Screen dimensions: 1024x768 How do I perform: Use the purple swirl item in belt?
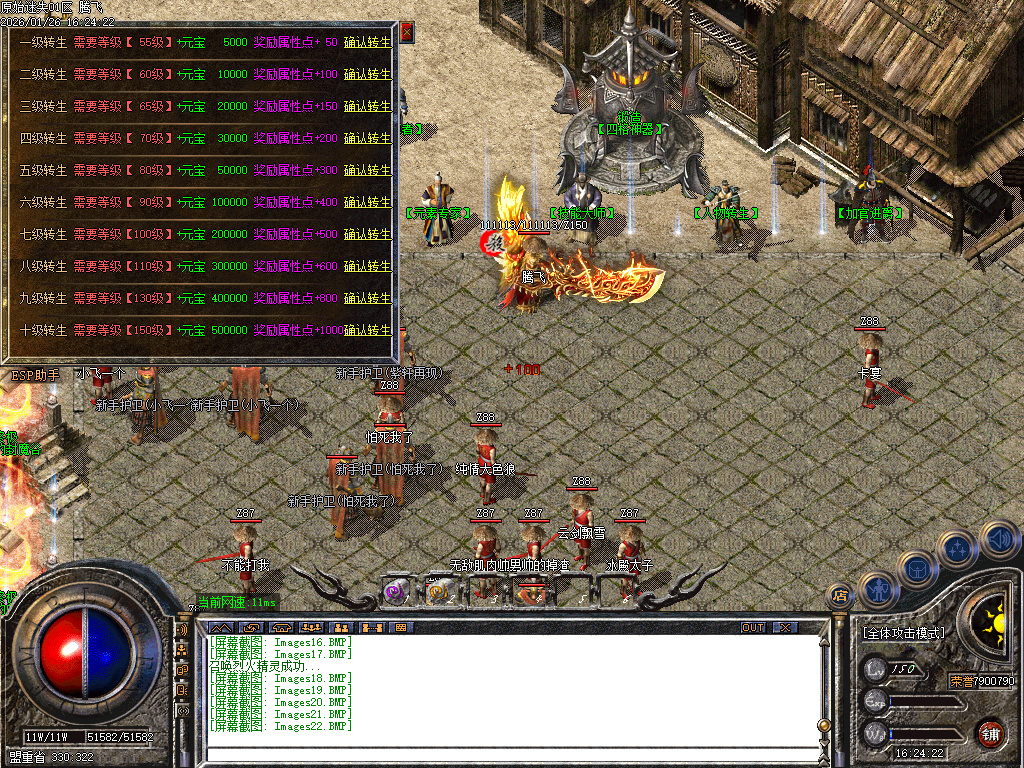pos(396,592)
